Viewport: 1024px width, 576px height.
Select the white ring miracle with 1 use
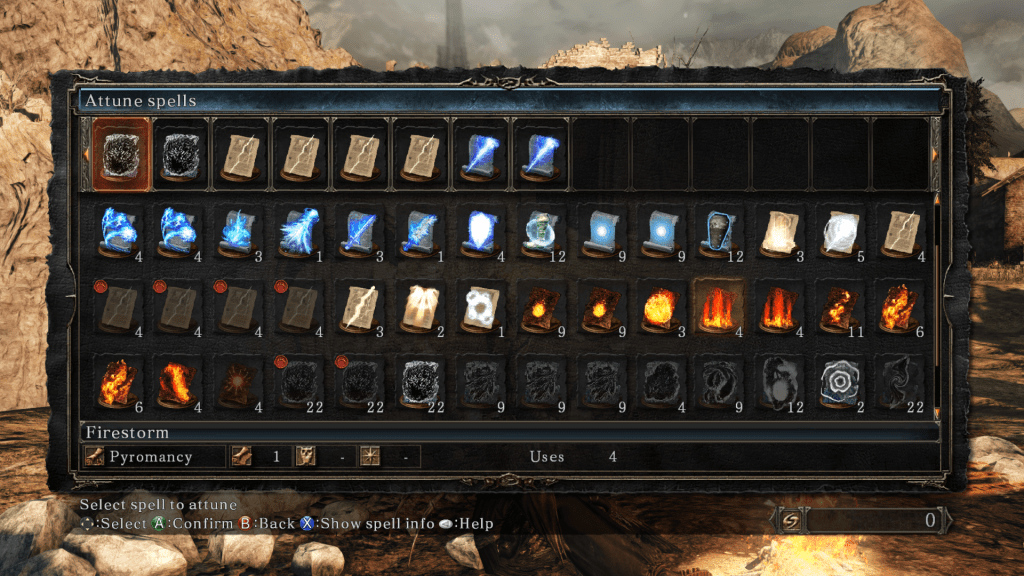point(479,304)
